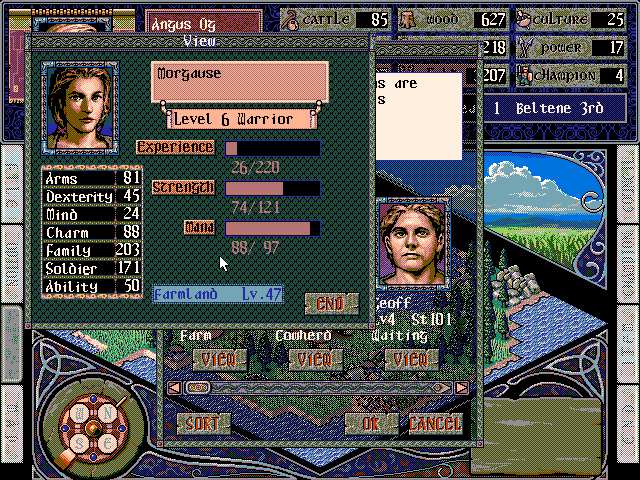Show the Waiting list with VIEW
Viewport: 640px width, 480px height.
click(410, 358)
